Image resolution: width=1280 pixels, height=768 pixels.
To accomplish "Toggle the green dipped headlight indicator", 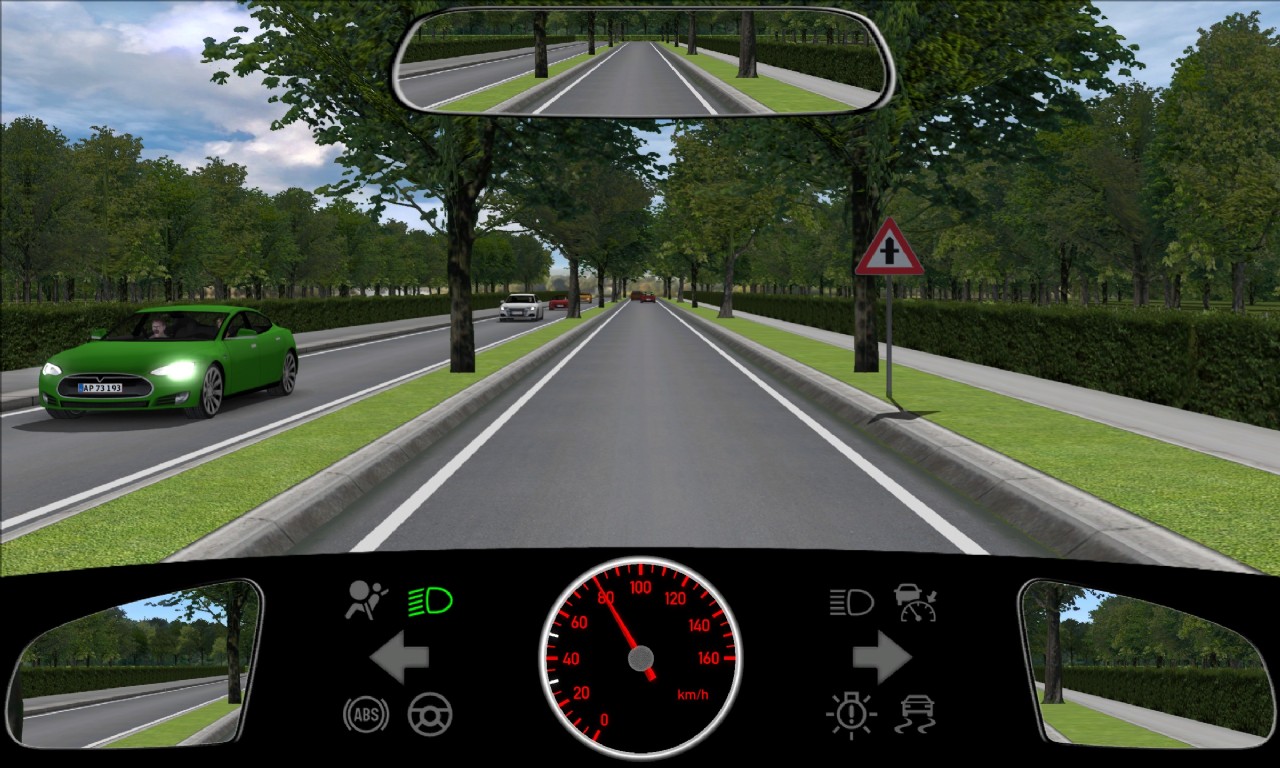I will pyautogui.click(x=430, y=601).
